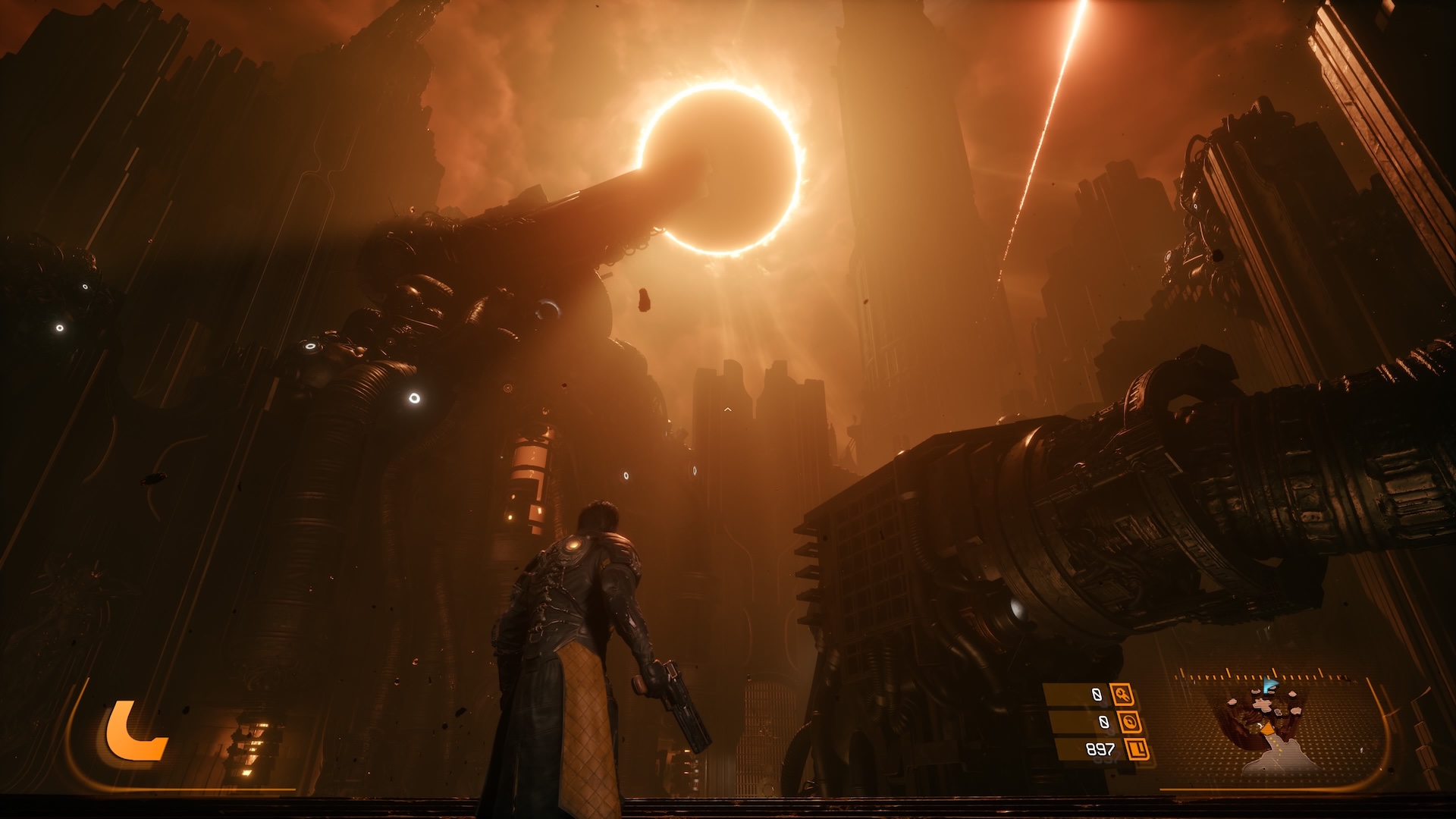Click the blue flag marker on the minimap
The width and height of the screenshot is (1456, 819).
pos(1270,687)
